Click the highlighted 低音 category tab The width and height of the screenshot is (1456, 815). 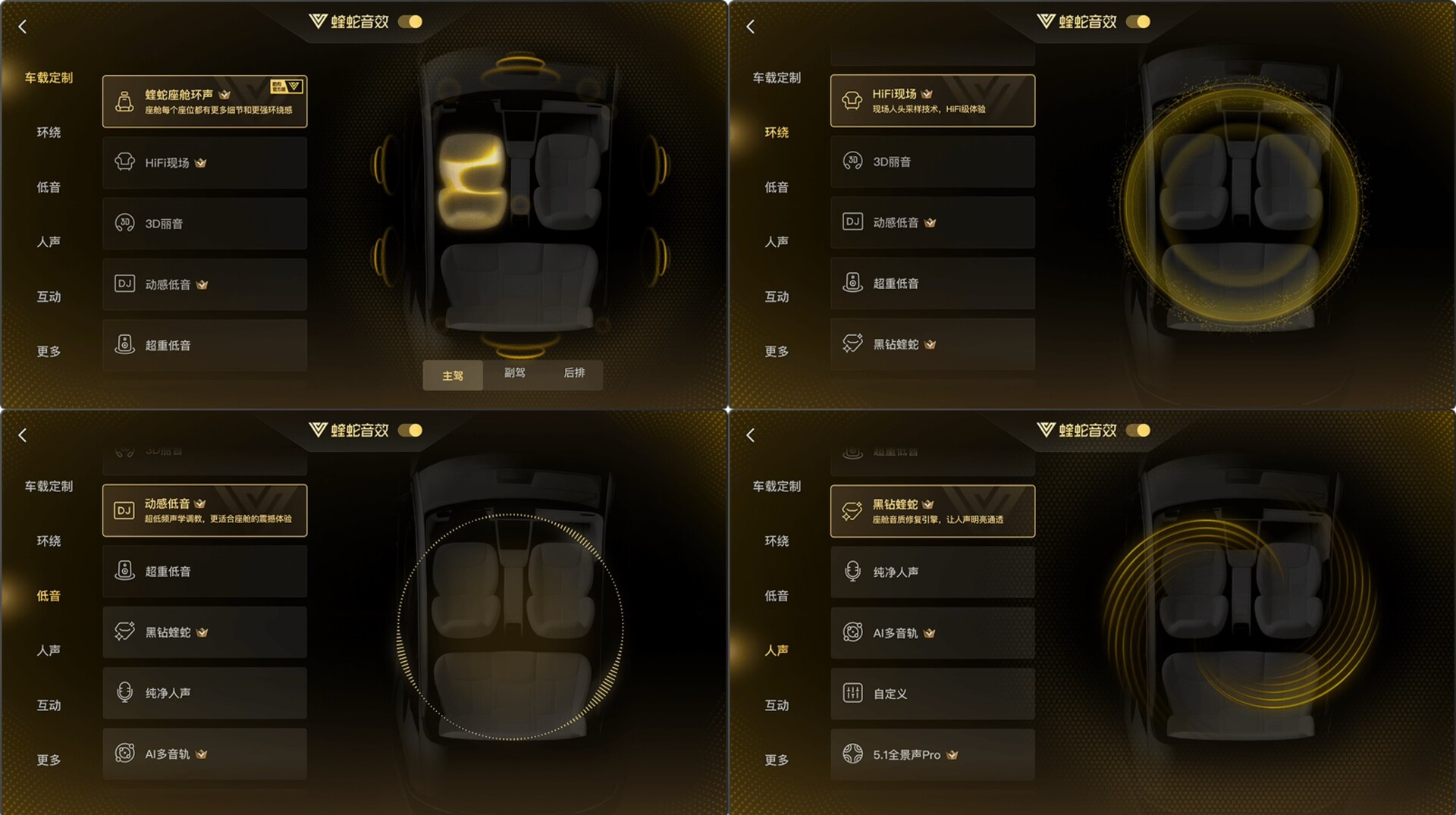49,596
